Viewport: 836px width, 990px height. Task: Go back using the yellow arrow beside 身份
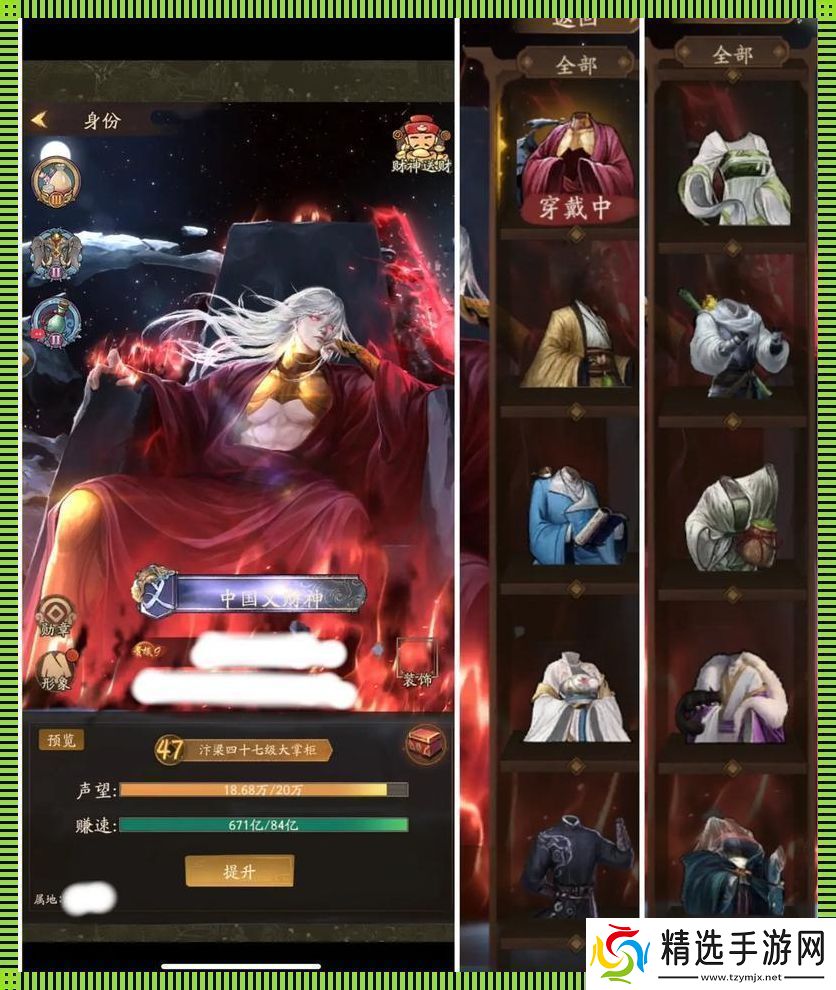pos(40,120)
